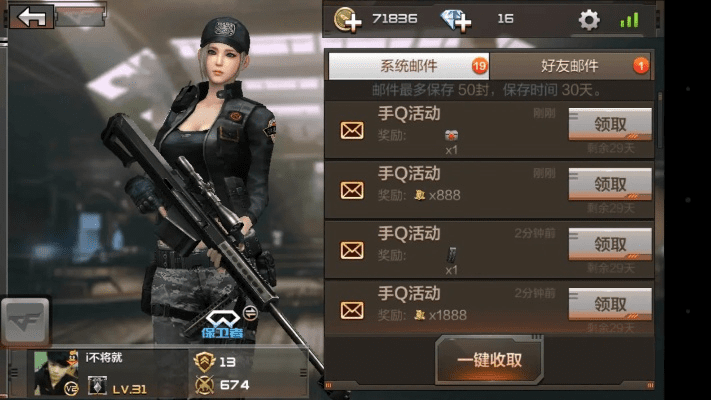The width and height of the screenshot is (711, 400).
Task: Go back with the arrow button
Action: 35,16
